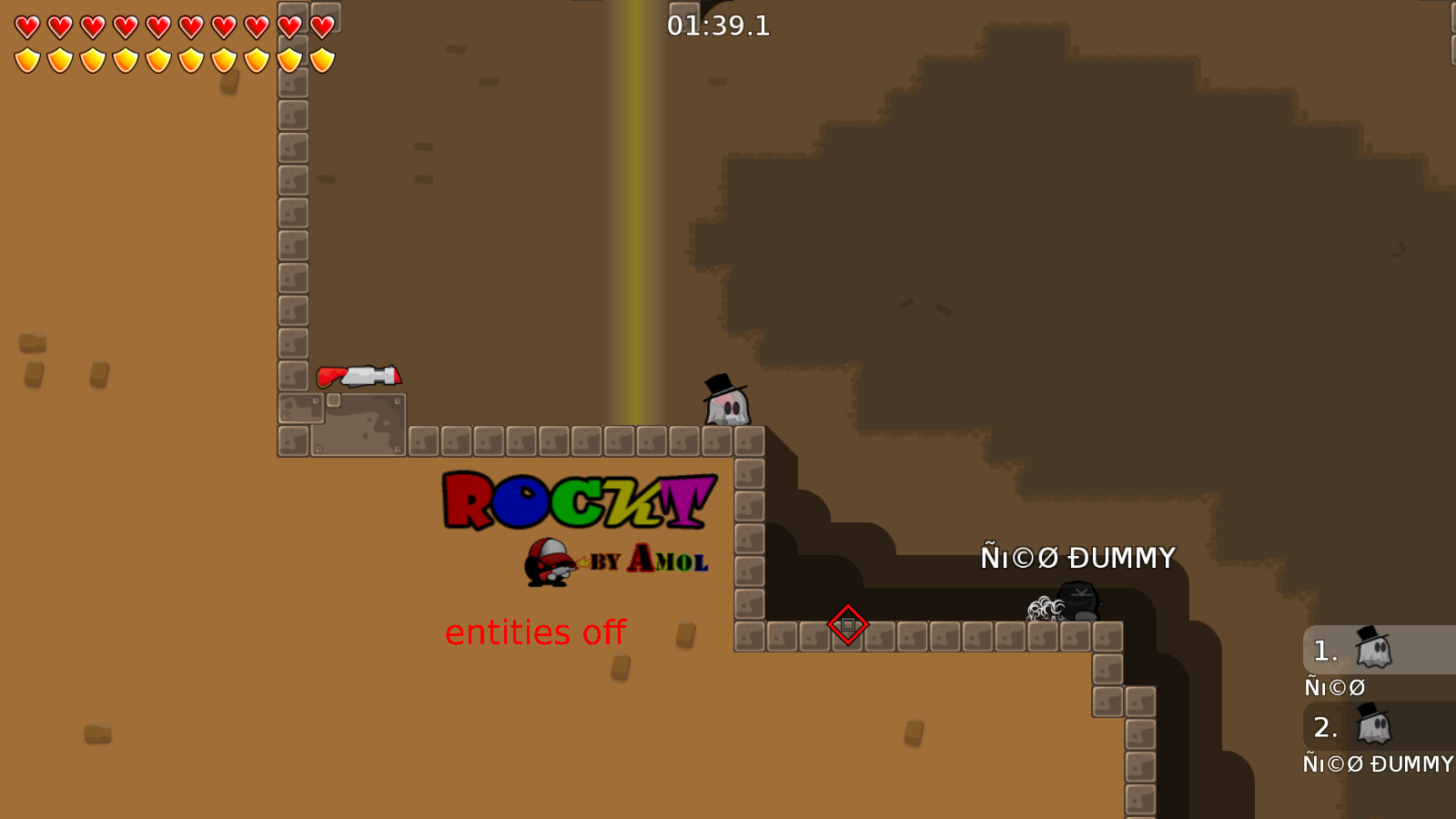Click the first red heart in the health bar
This screenshot has height=819, width=1456.
click(25, 25)
